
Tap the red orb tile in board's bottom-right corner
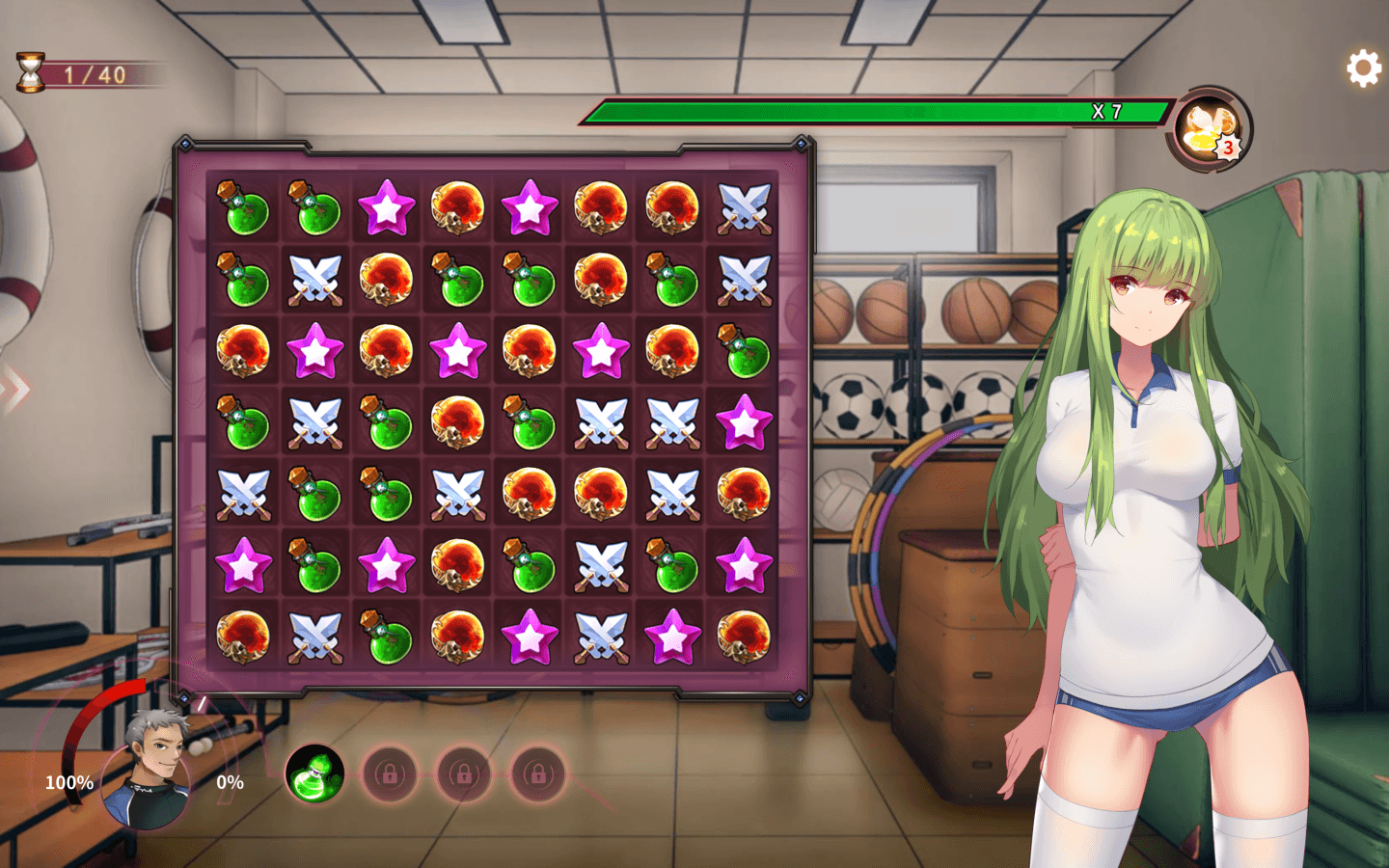coord(744,637)
